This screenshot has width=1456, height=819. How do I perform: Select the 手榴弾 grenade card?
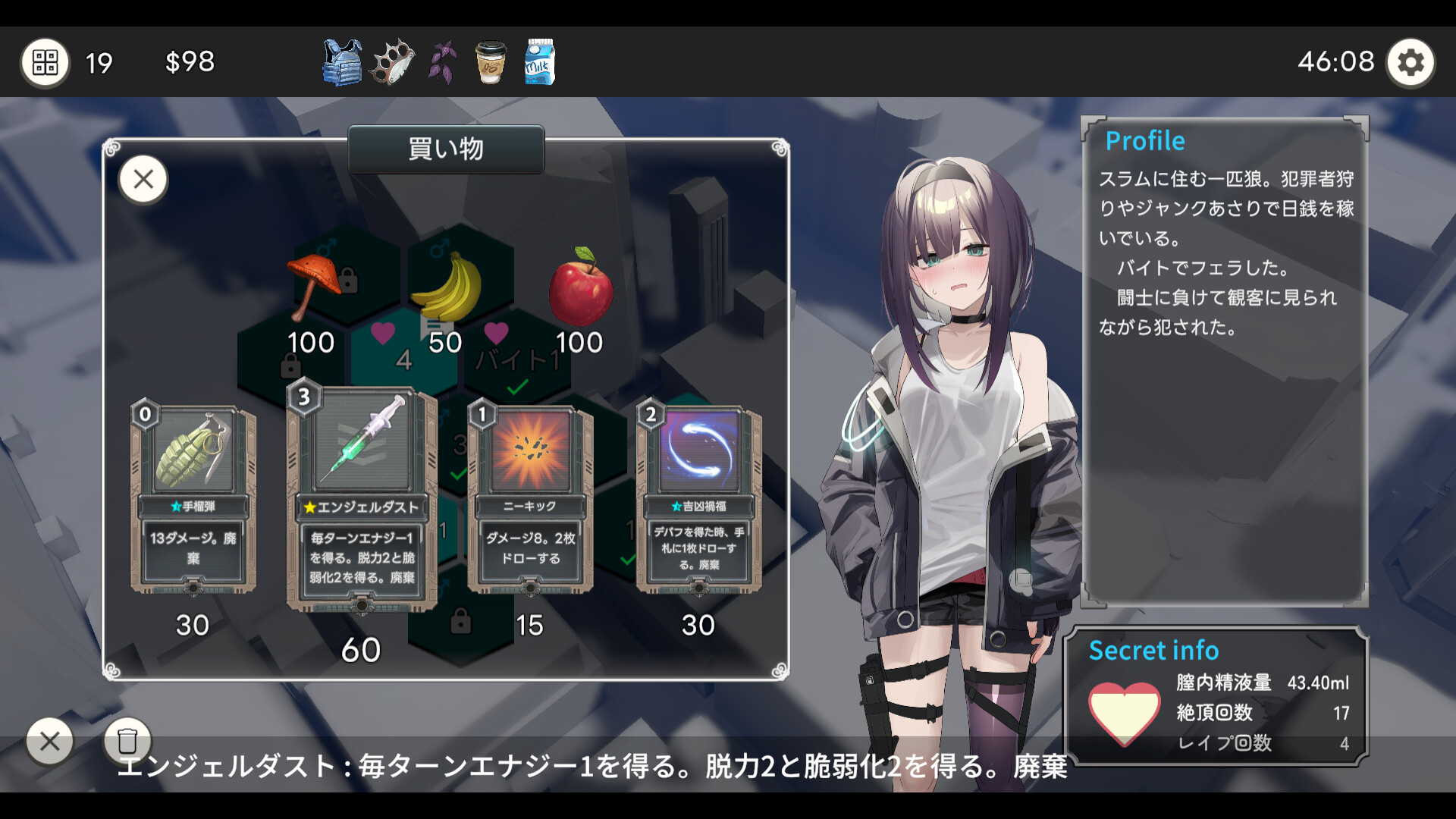pos(196,493)
